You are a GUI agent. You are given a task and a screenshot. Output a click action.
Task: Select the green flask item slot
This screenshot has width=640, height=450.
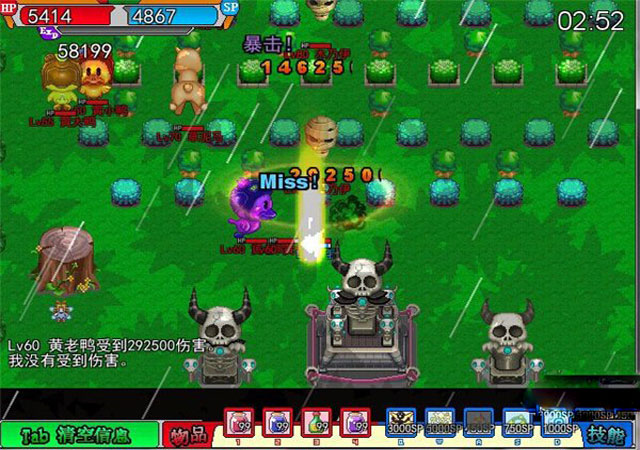point(317,423)
